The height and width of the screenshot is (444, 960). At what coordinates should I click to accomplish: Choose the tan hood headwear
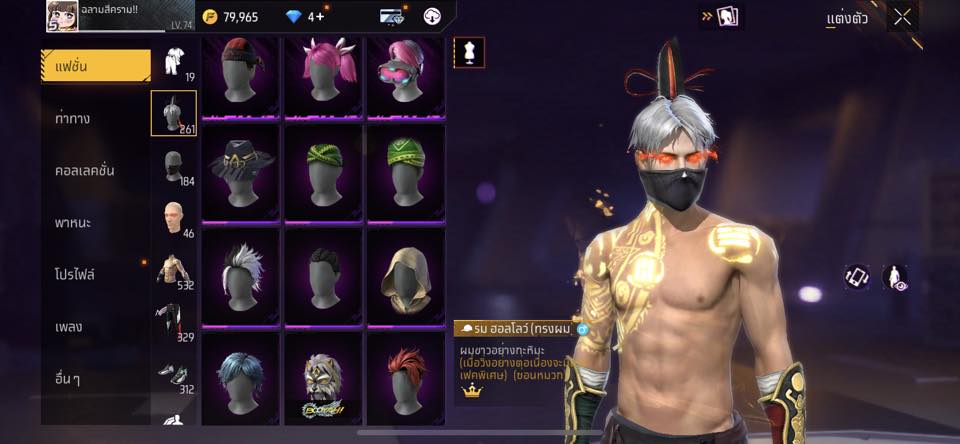[x=405, y=274]
